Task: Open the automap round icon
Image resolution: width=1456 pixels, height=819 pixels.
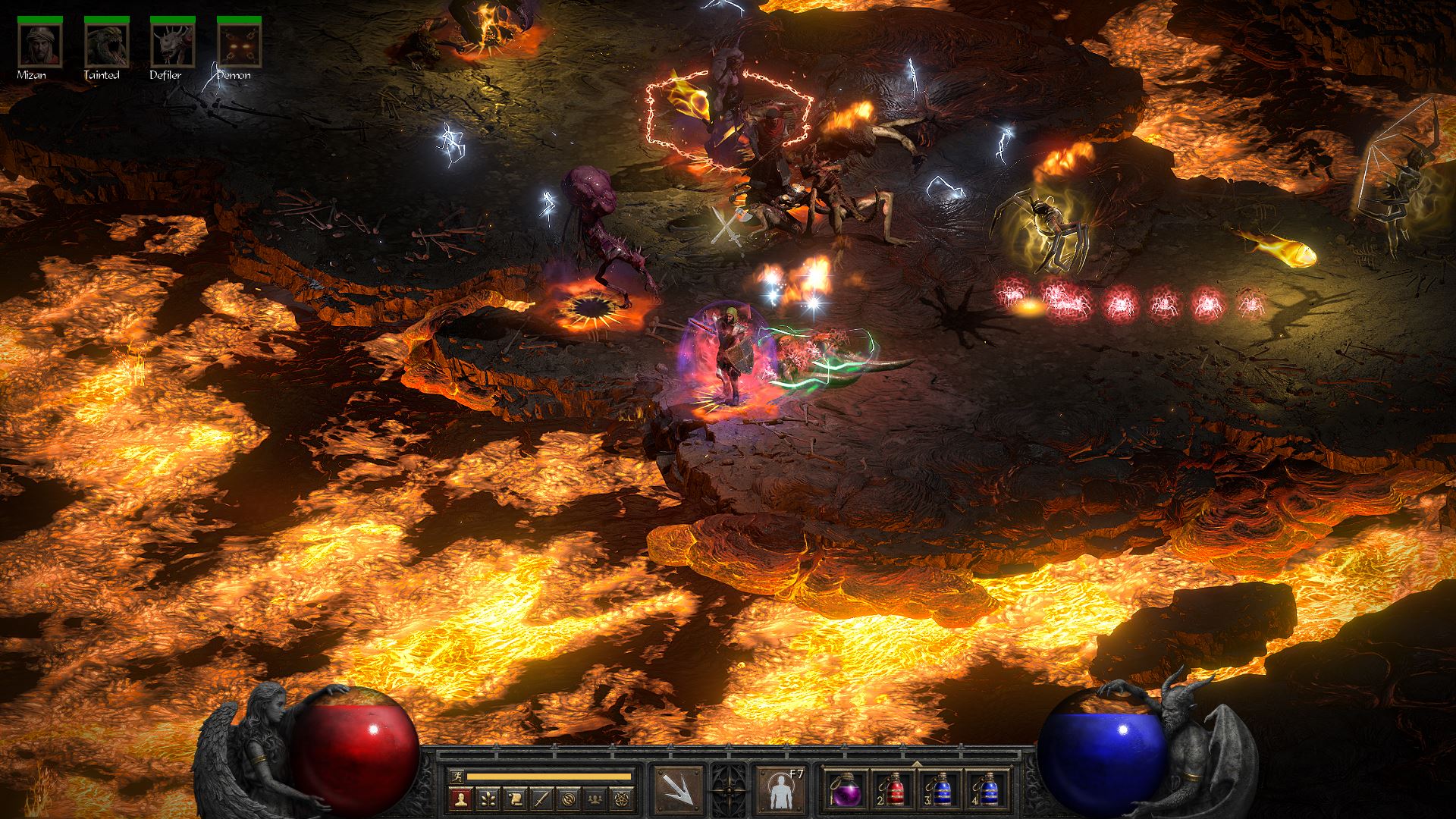Action: (x=570, y=799)
